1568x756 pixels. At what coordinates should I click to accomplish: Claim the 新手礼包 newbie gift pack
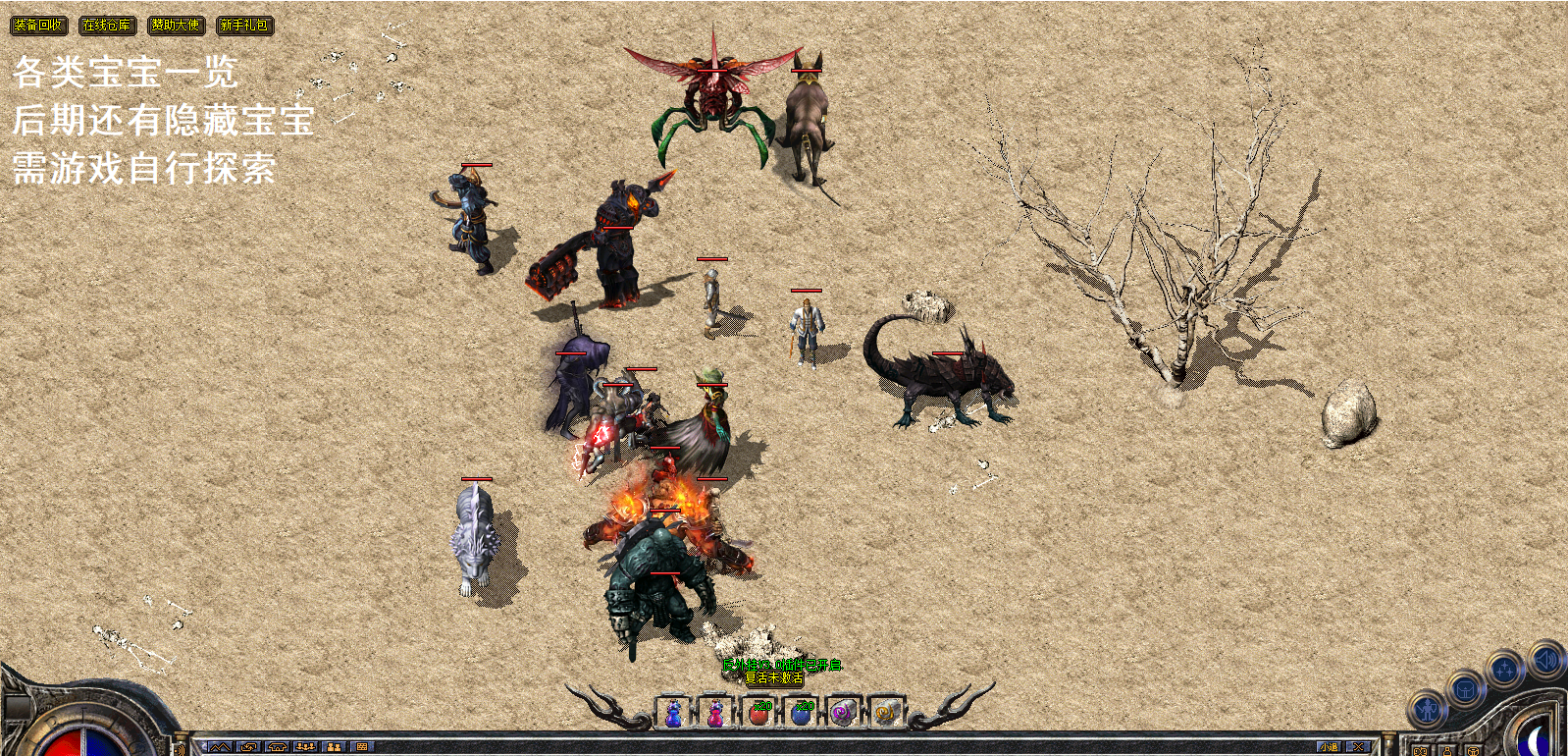coord(244,26)
